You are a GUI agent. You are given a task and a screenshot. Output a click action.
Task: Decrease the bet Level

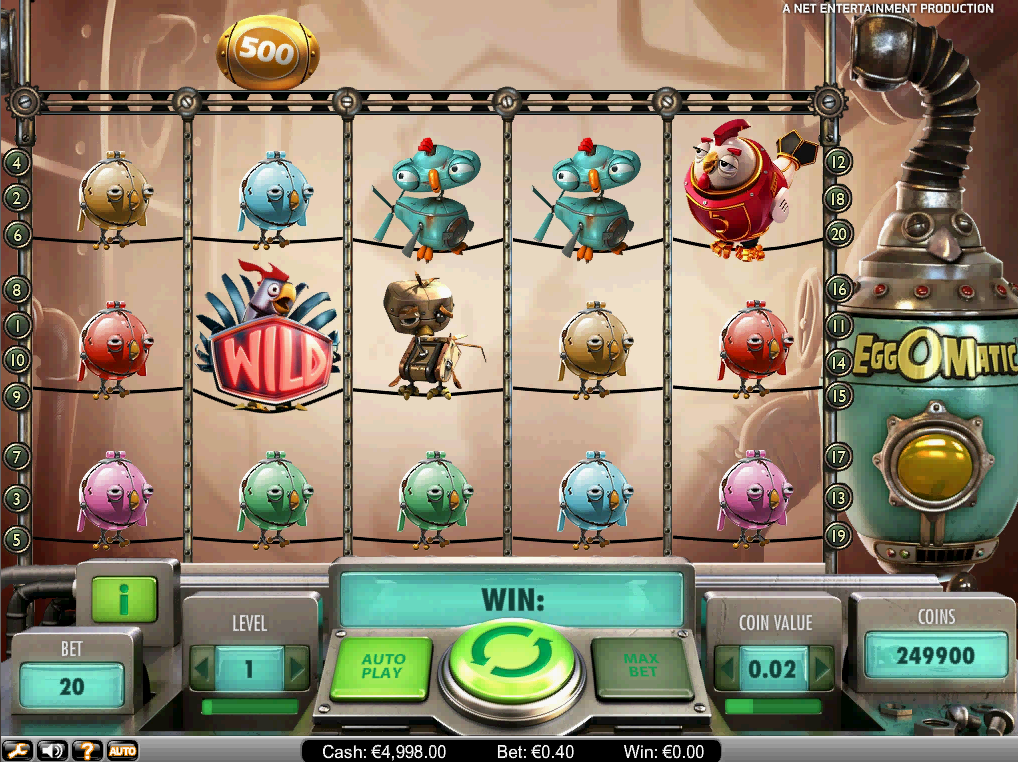click(x=203, y=668)
